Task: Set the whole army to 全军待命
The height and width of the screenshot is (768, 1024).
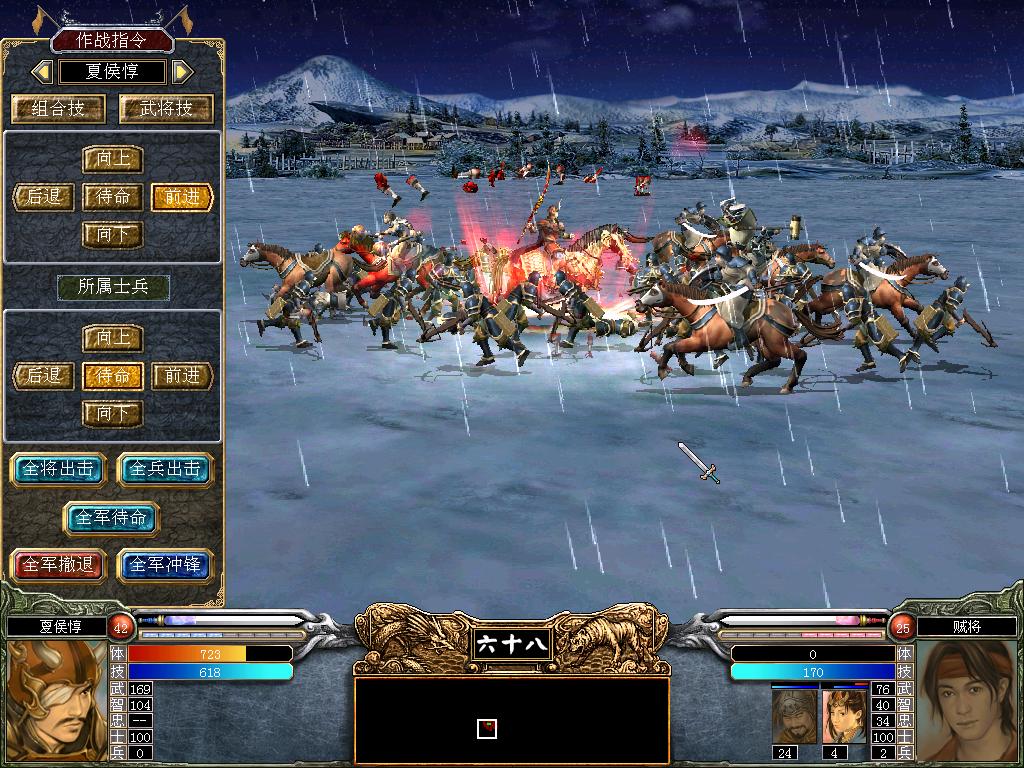Action: [x=112, y=517]
